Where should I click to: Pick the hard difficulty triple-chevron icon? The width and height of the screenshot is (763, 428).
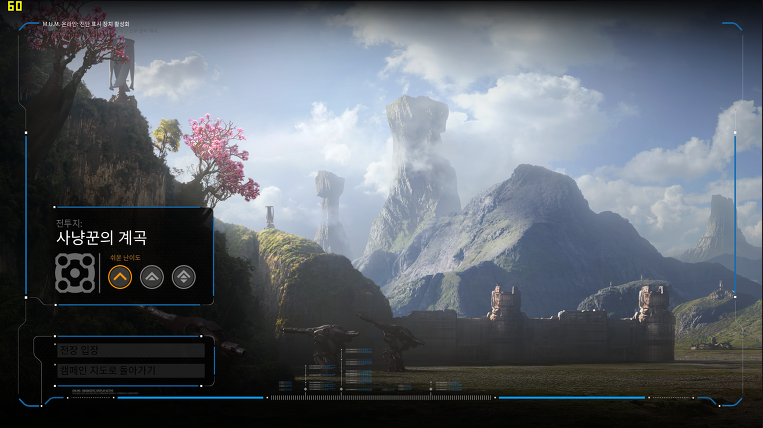[x=184, y=276]
